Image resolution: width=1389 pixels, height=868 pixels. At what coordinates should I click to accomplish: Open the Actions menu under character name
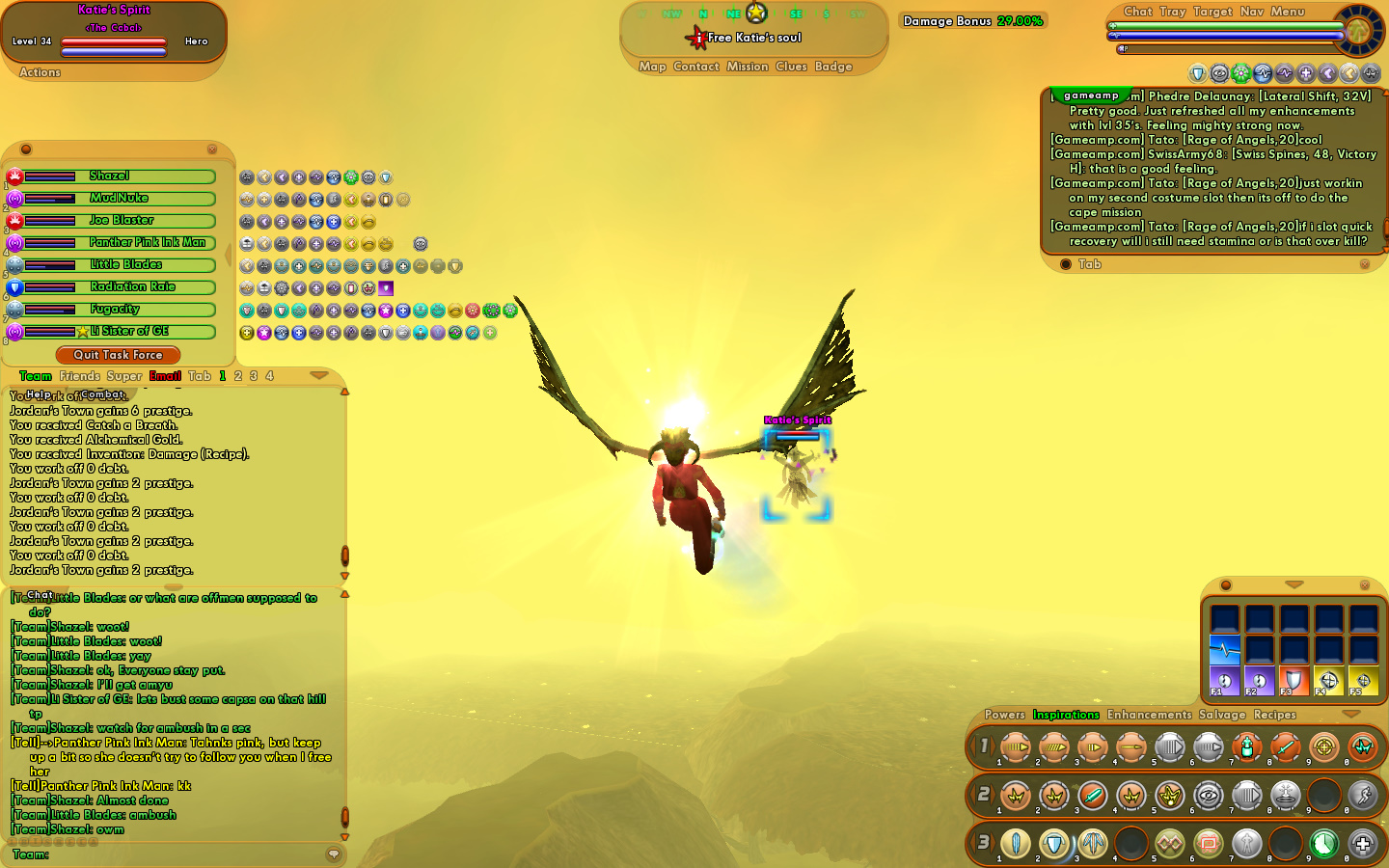point(40,72)
